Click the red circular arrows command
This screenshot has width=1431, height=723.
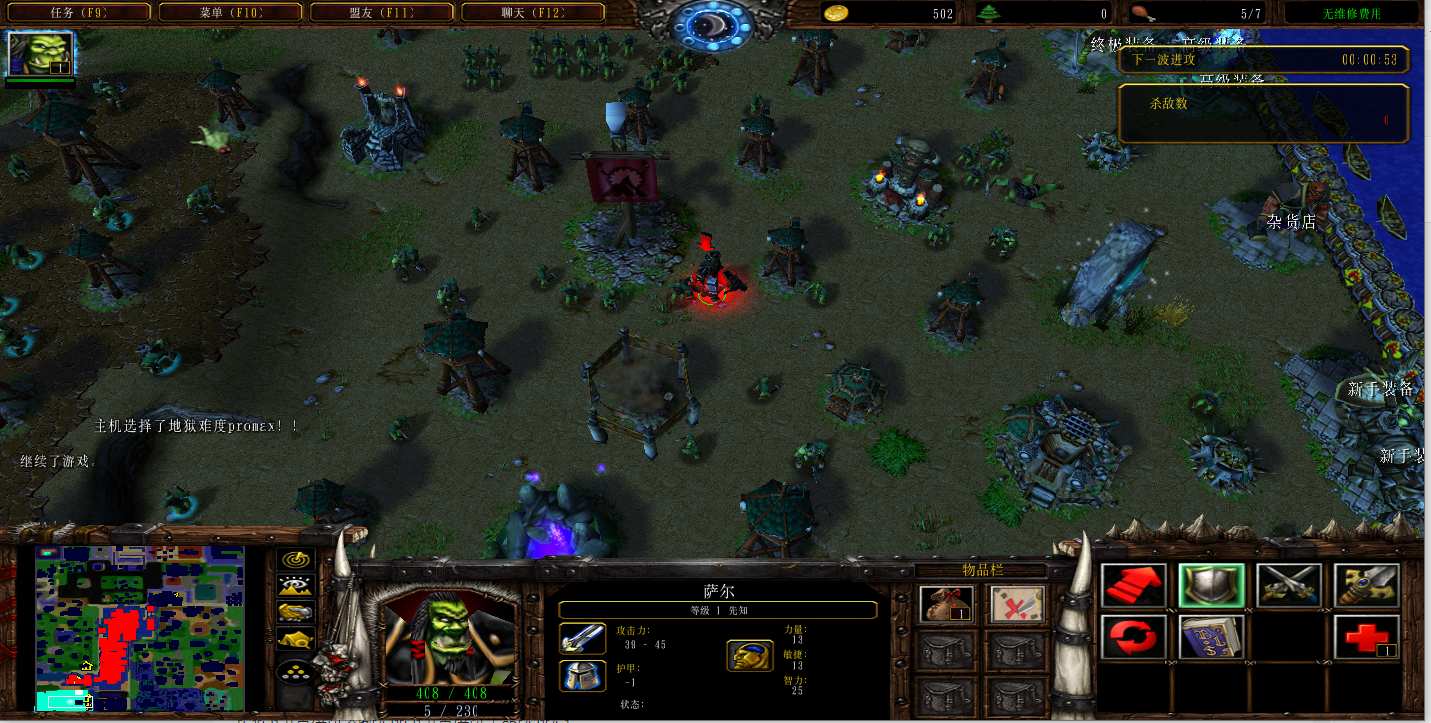pyautogui.click(x=1134, y=637)
